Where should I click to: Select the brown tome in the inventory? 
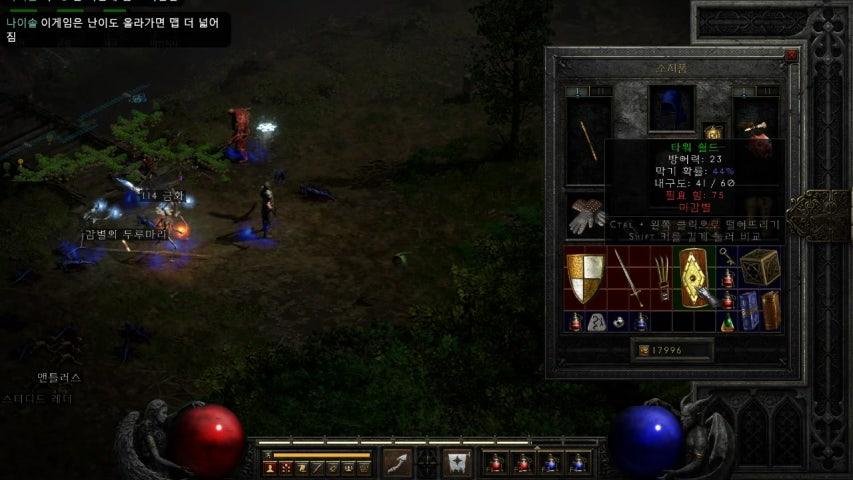pos(769,308)
